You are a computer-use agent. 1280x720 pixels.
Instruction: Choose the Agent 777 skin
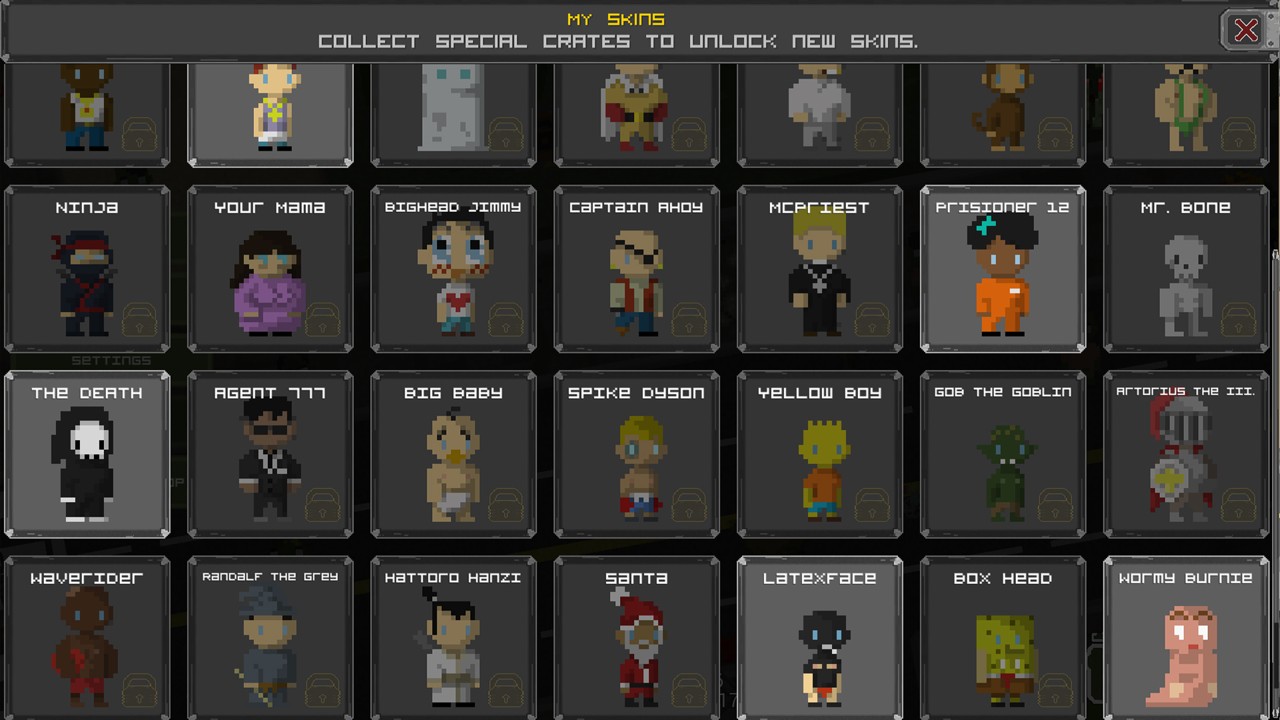tap(270, 455)
